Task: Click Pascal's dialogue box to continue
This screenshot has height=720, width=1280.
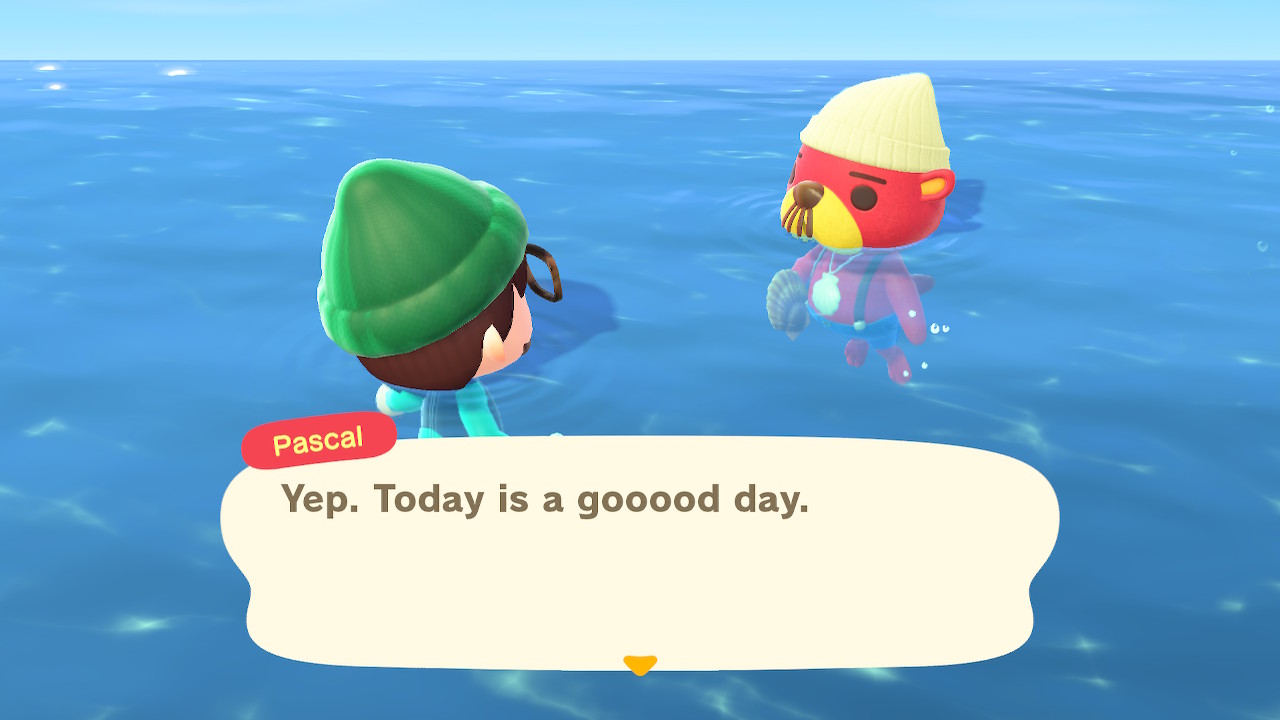Action: click(x=639, y=560)
